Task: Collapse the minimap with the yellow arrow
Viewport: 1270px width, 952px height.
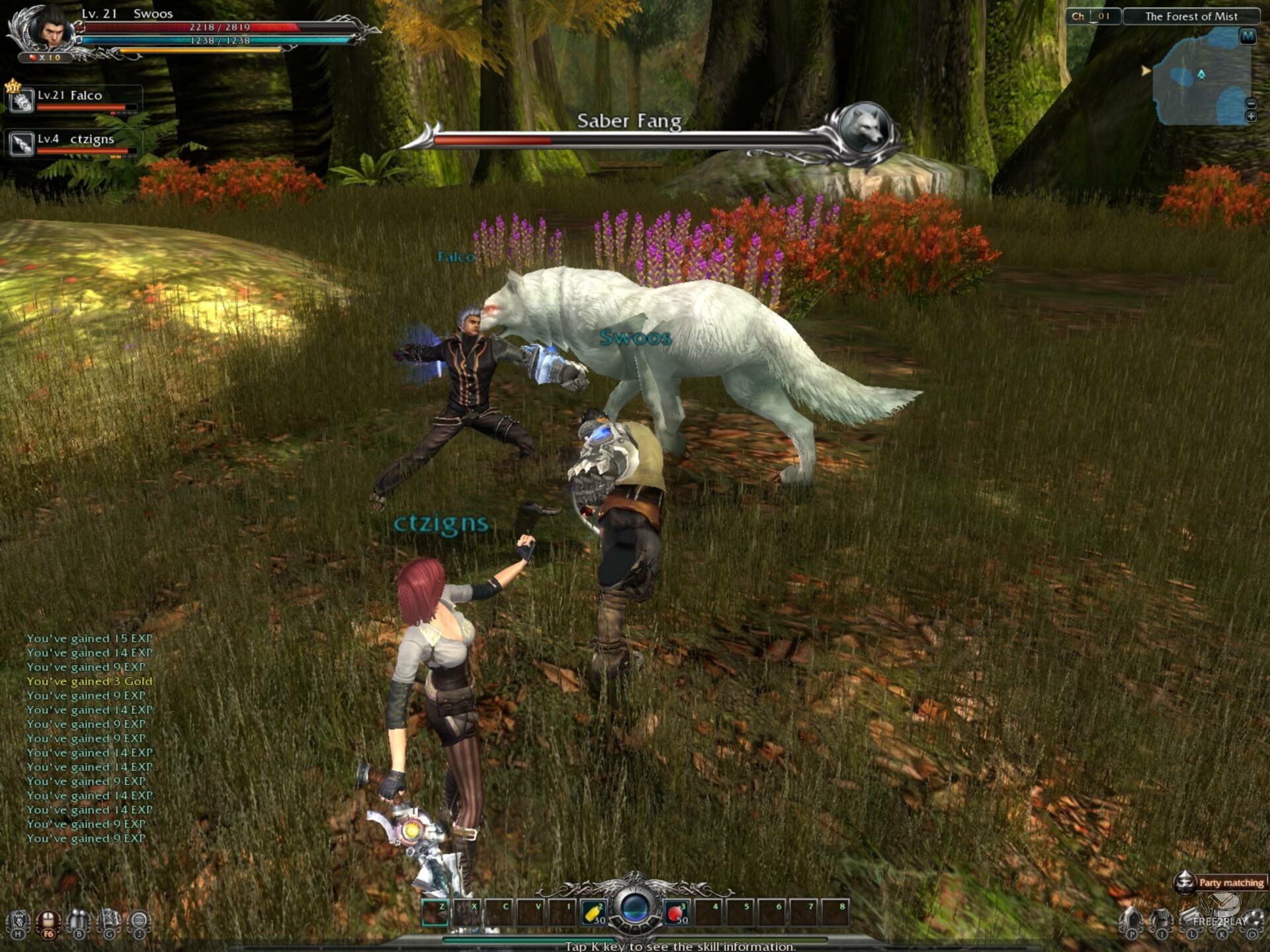Action: 1146,70
